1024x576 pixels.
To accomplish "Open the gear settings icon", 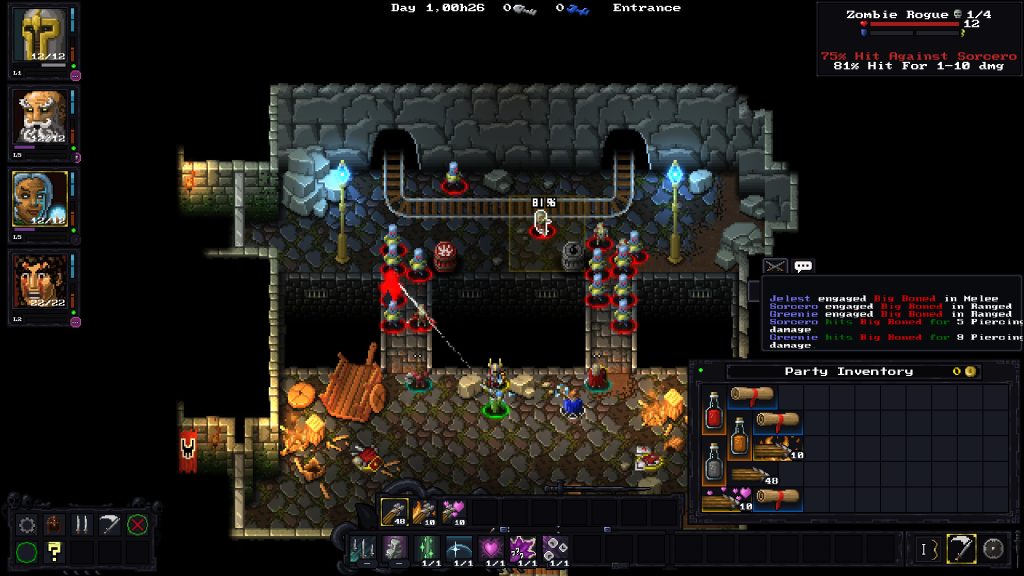I will (27, 524).
